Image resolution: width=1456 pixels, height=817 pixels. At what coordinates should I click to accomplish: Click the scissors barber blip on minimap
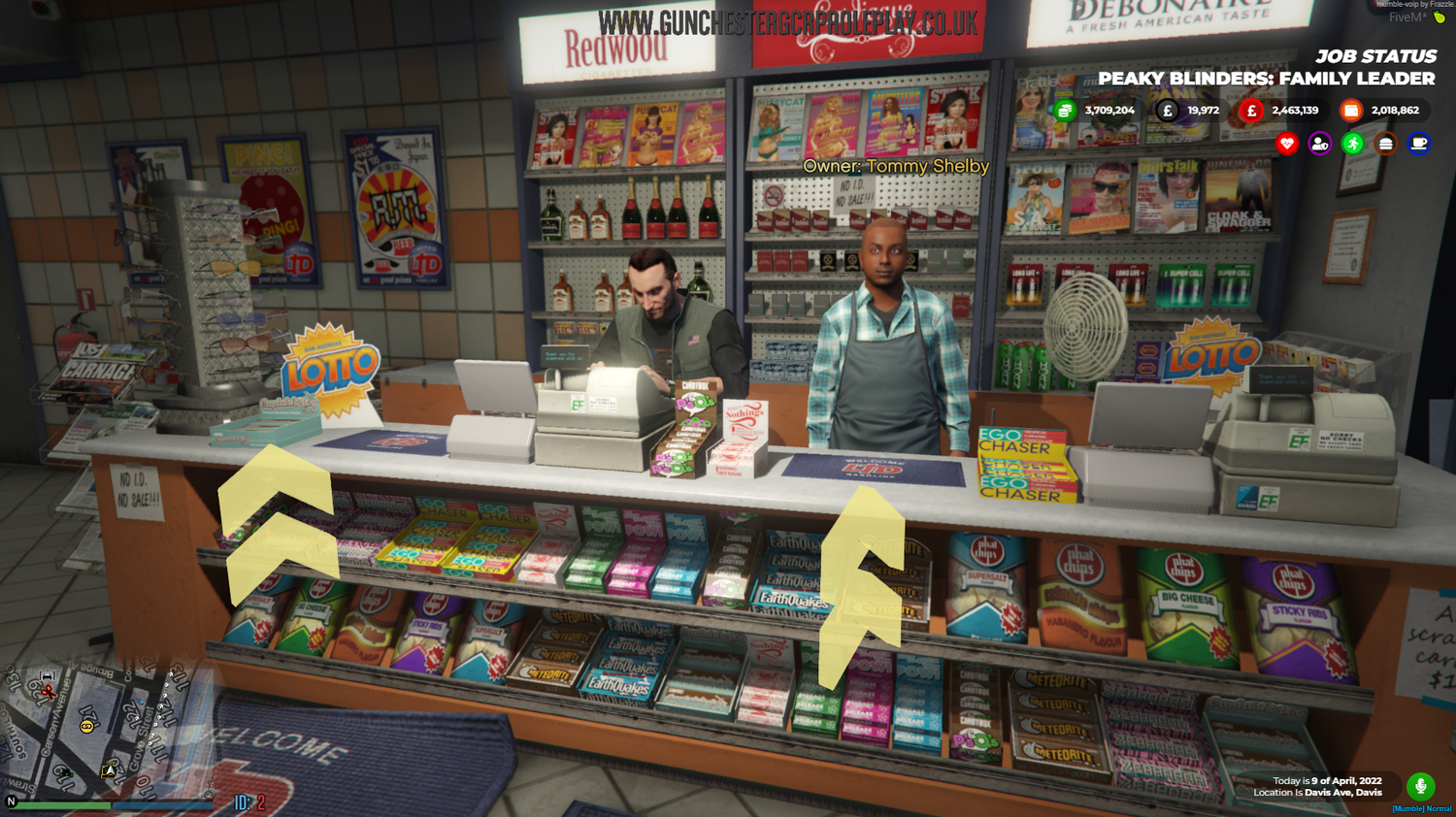49,694
